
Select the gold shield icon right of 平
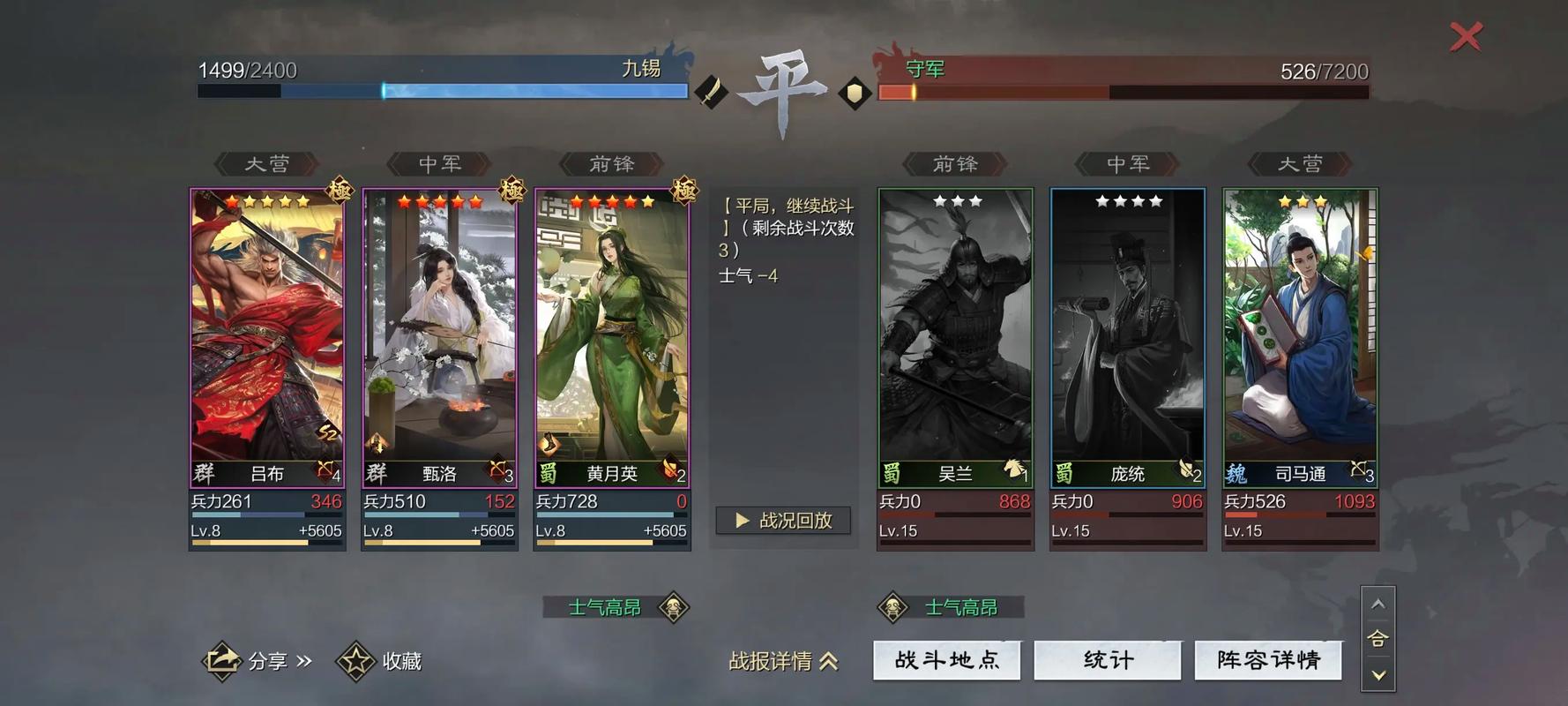tap(853, 92)
